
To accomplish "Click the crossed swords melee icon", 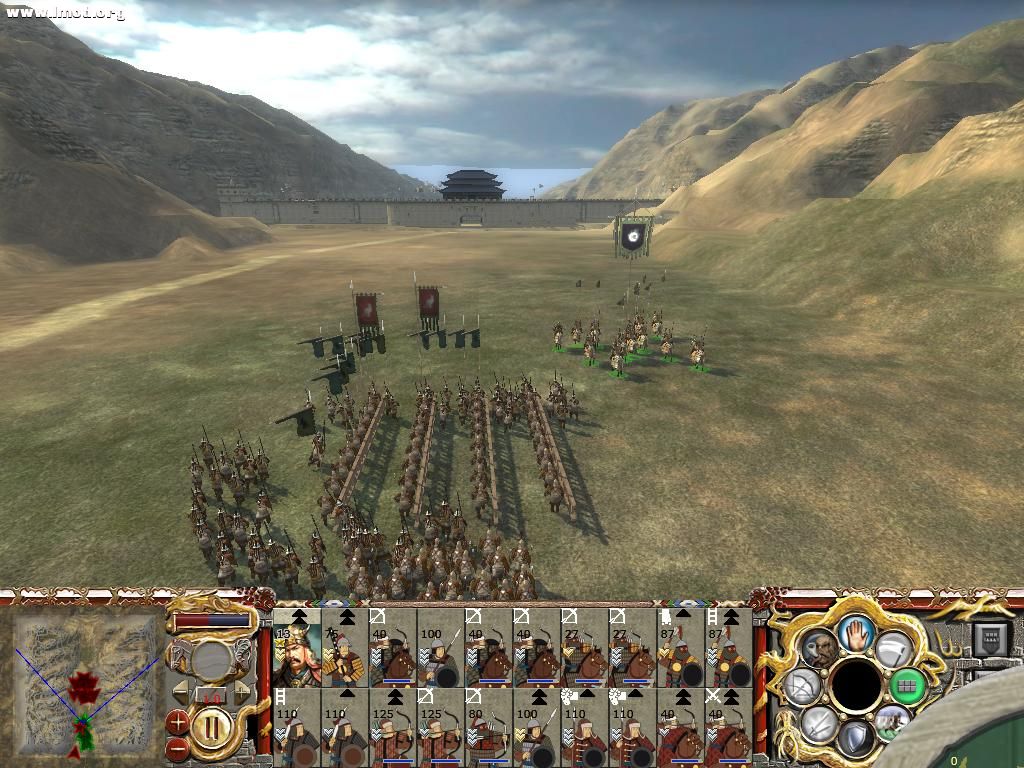I will 819,722.
